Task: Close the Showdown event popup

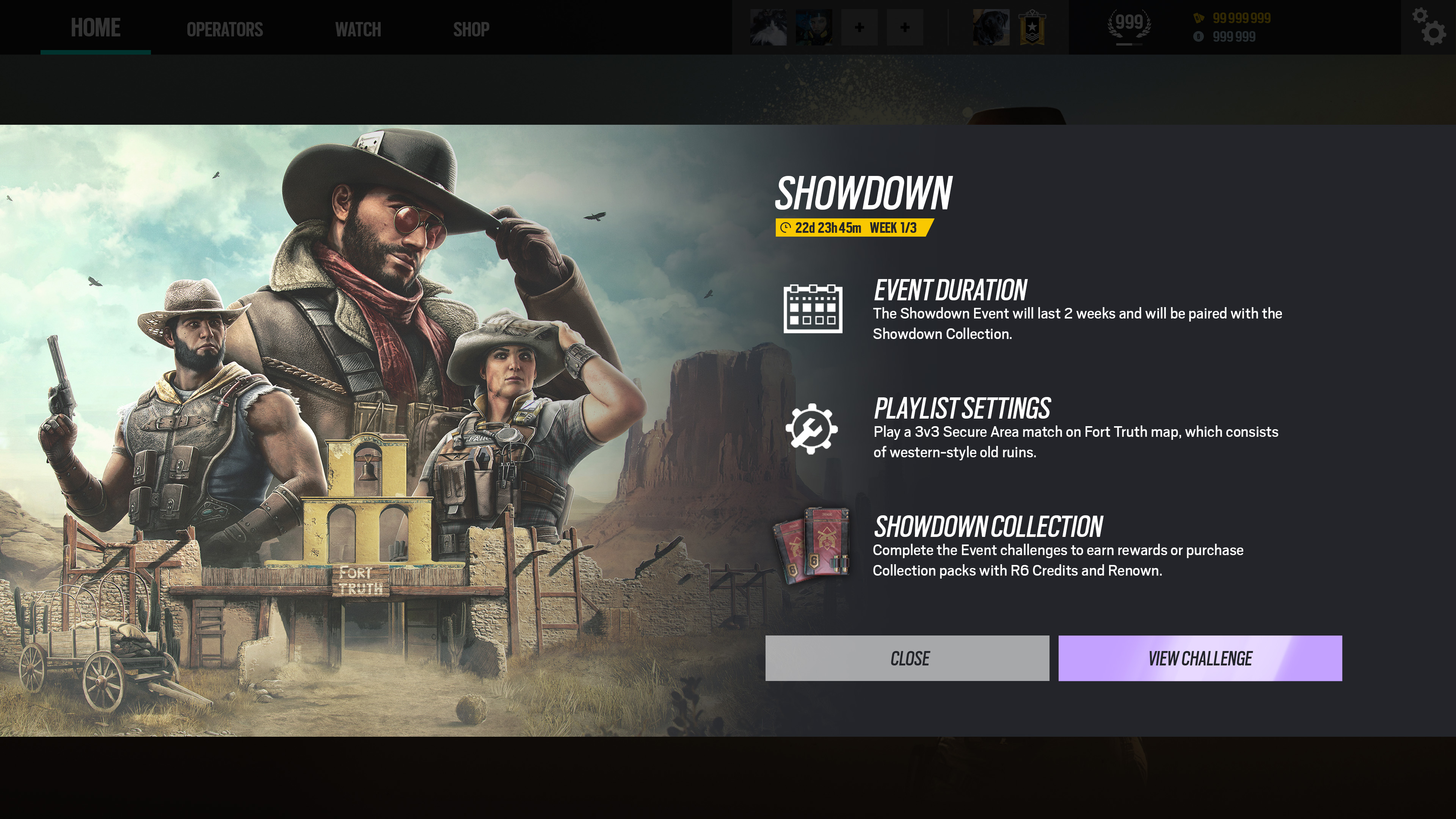Action: tap(907, 658)
